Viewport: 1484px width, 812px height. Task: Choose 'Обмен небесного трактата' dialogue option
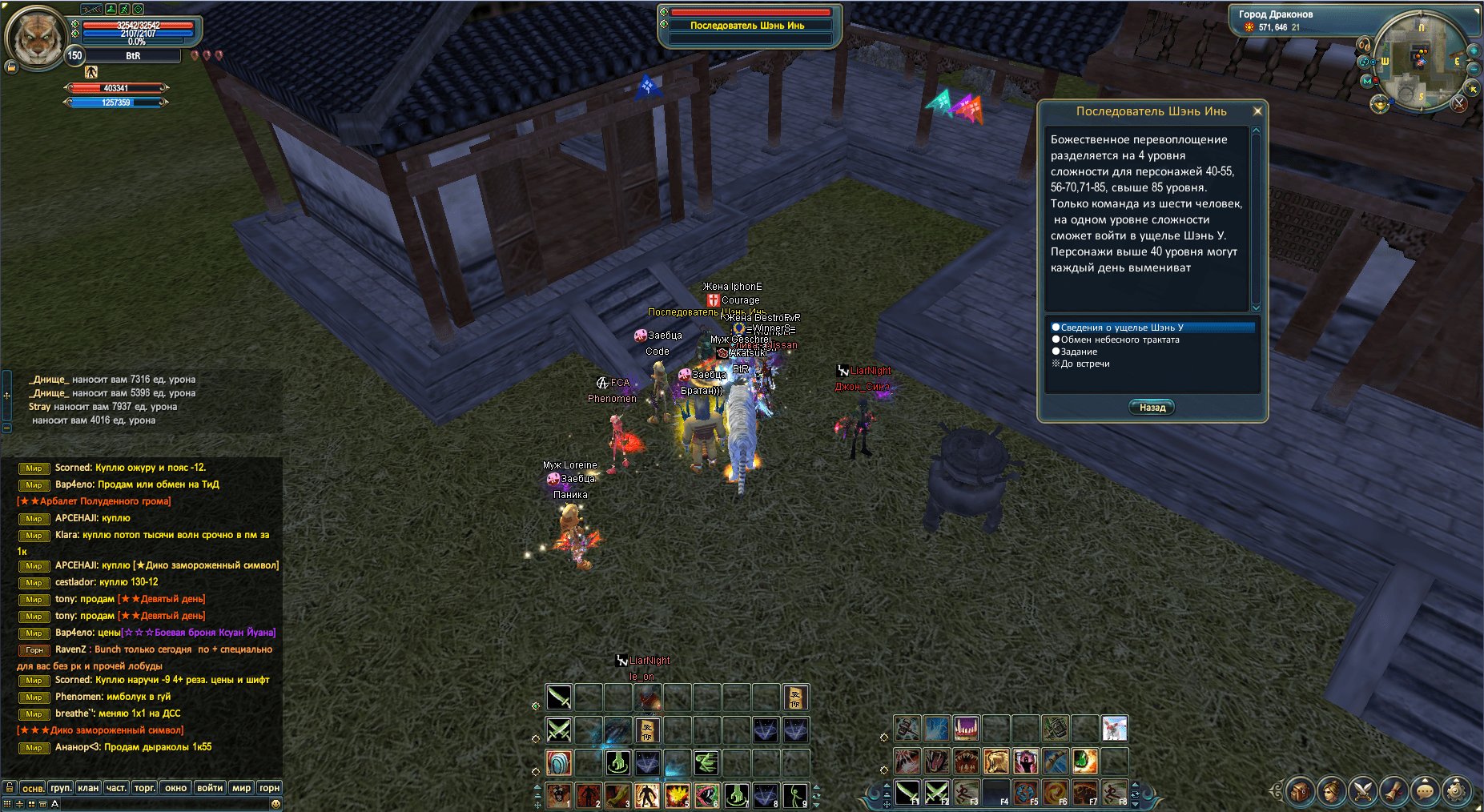pos(1120,340)
